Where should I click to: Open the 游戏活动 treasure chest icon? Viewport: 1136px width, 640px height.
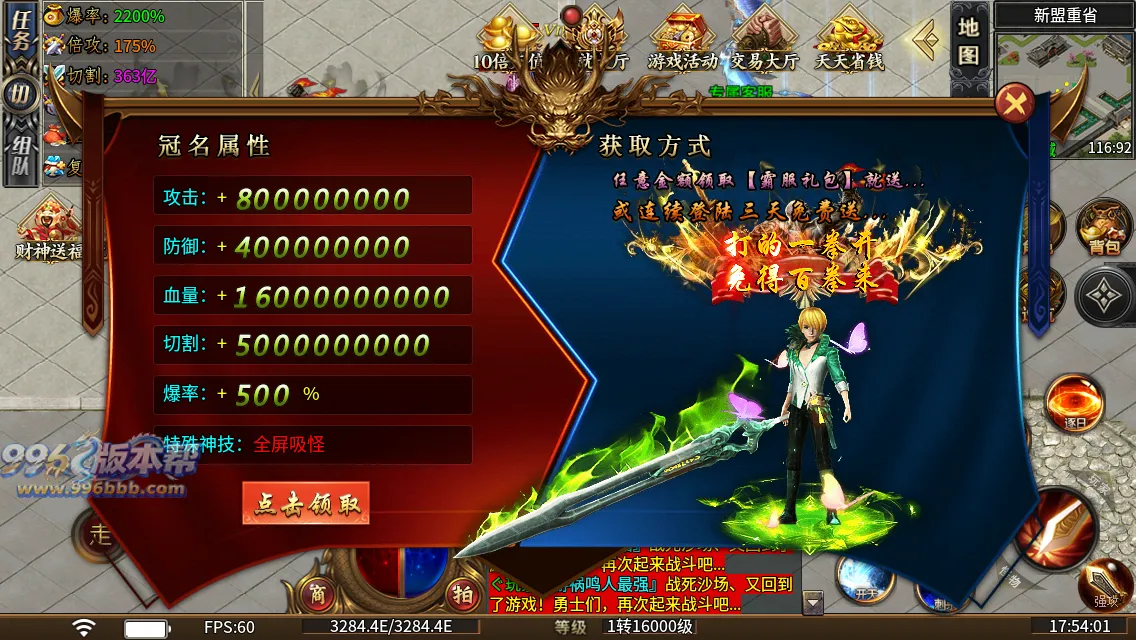point(683,40)
